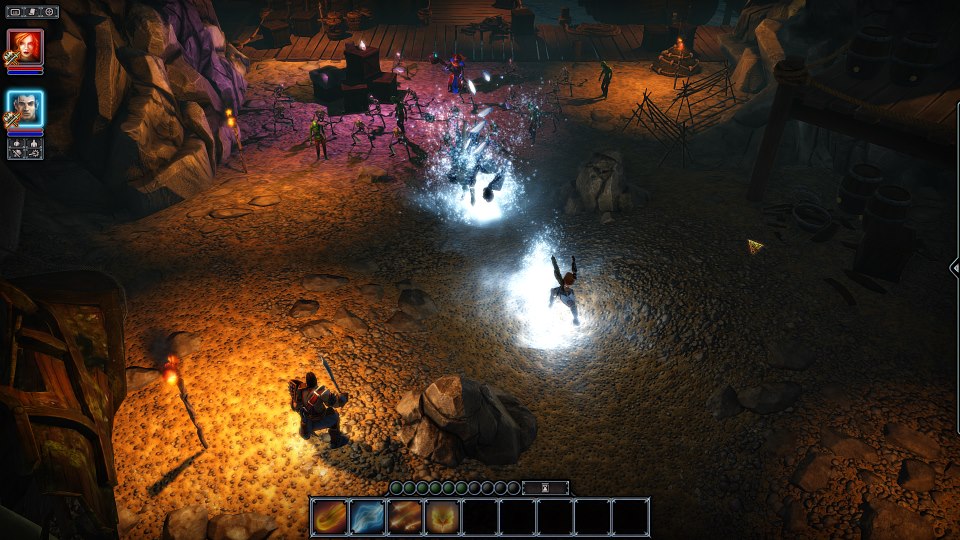
Task: Open the rectangular panel icon in top bar
Action: pos(17,12)
